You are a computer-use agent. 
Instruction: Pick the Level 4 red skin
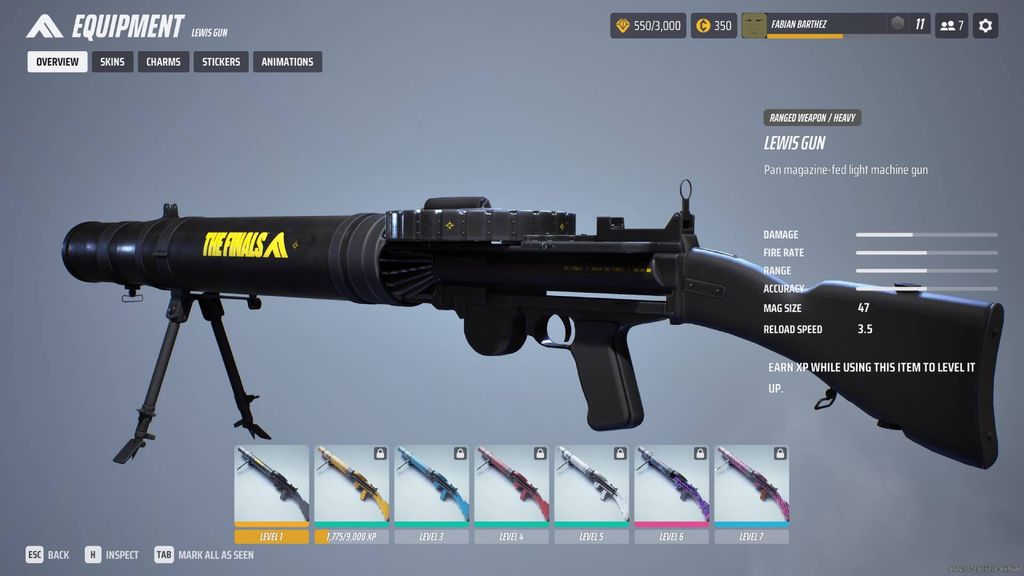(511, 487)
